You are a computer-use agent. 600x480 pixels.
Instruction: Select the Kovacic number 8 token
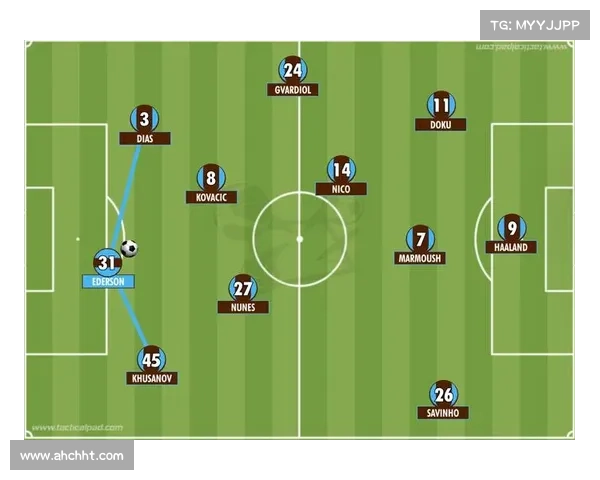click(211, 178)
